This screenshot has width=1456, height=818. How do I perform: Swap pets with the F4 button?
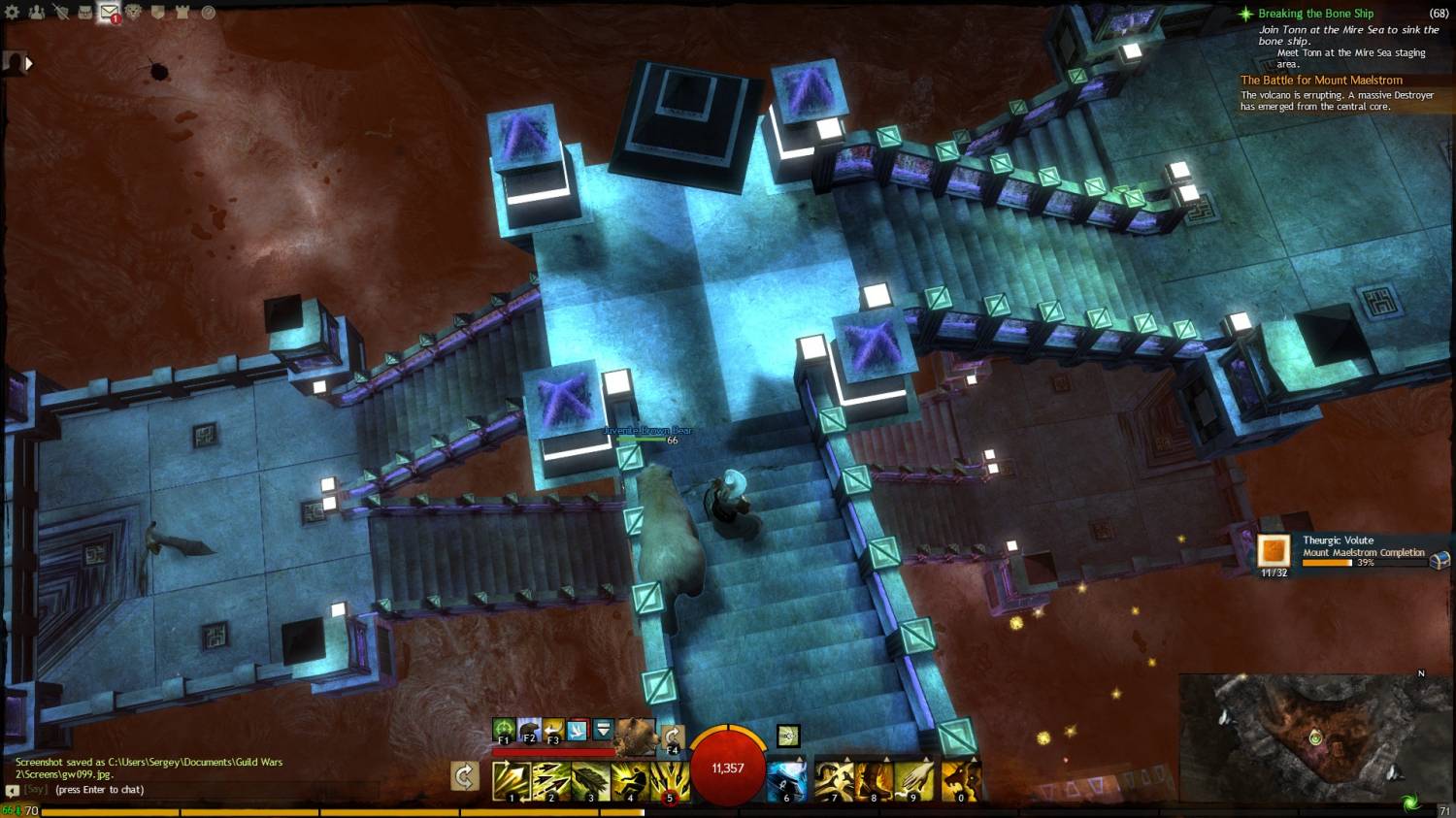672,738
